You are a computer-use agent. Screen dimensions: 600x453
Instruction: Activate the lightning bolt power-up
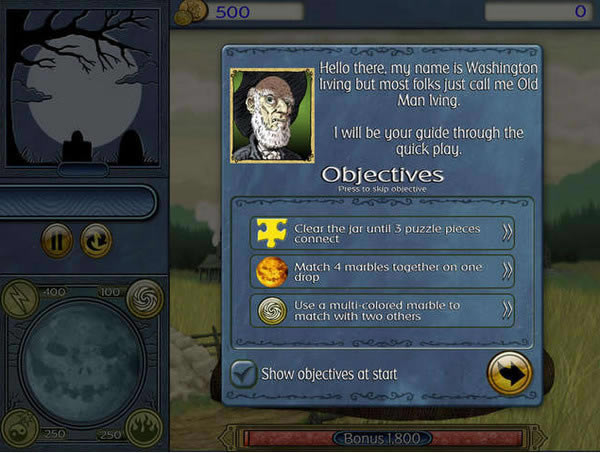click(x=22, y=297)
